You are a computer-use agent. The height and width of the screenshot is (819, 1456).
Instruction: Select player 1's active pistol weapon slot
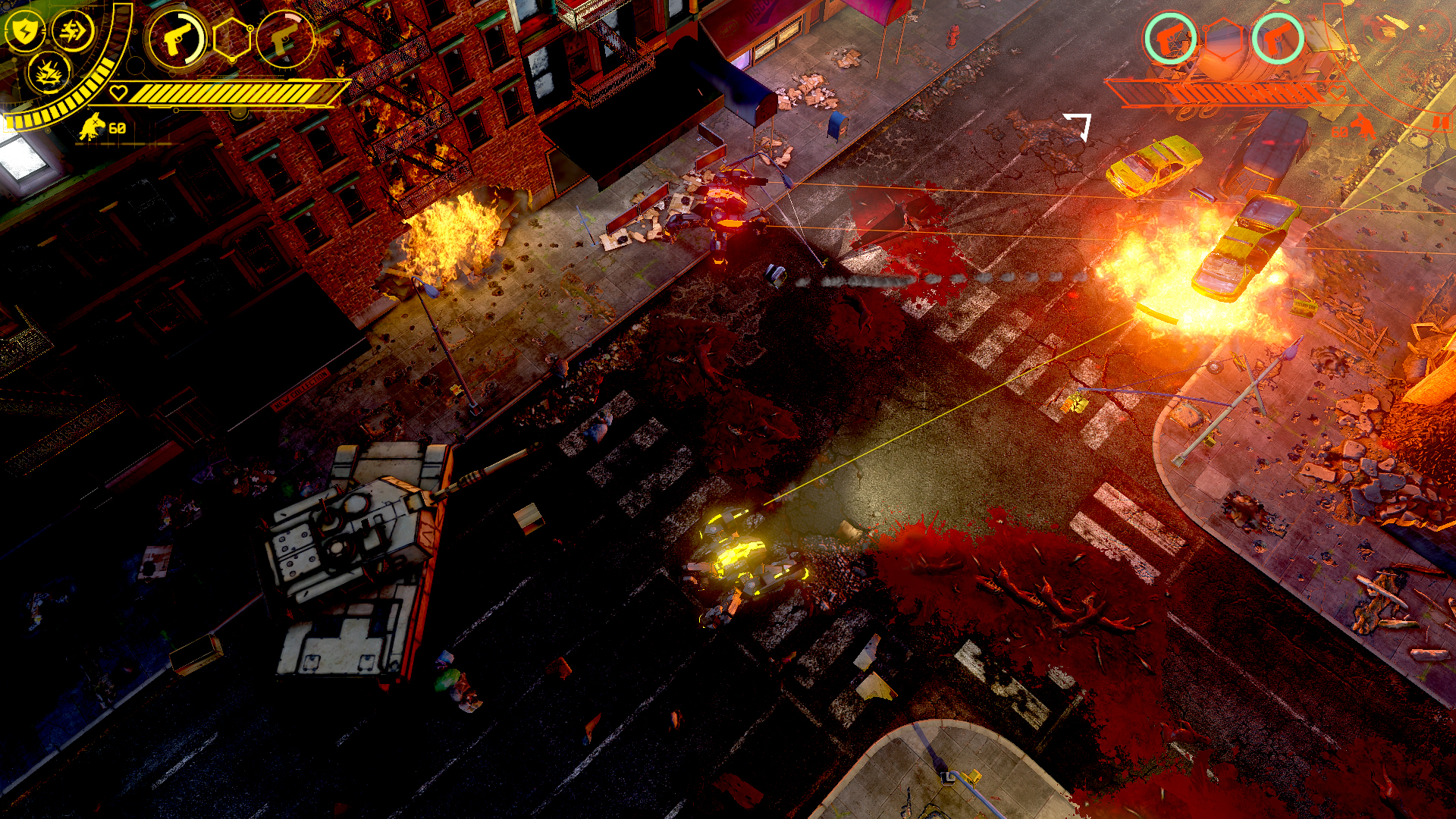click(176, 38)
